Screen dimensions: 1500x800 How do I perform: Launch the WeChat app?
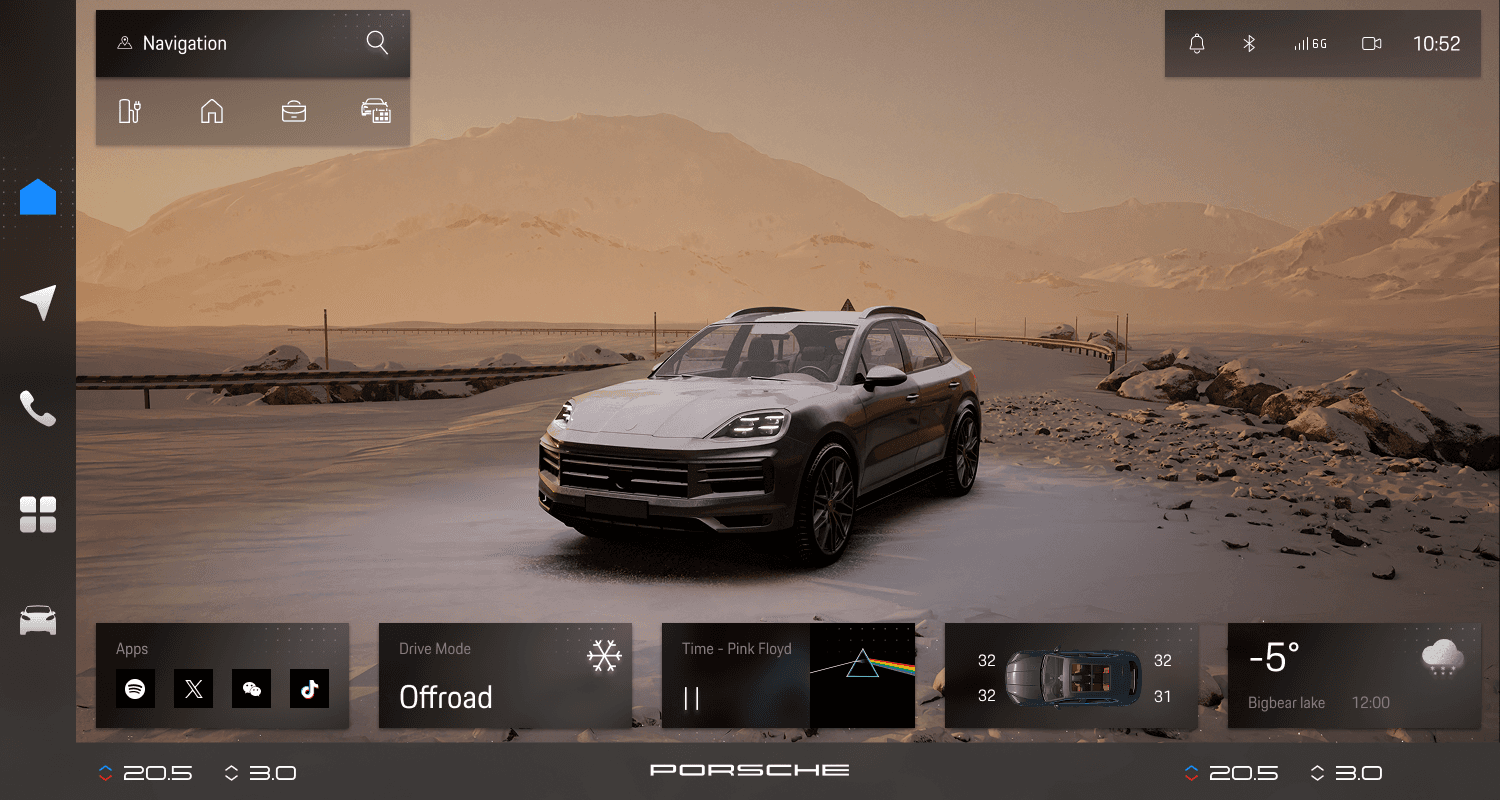tap(251, 689)
